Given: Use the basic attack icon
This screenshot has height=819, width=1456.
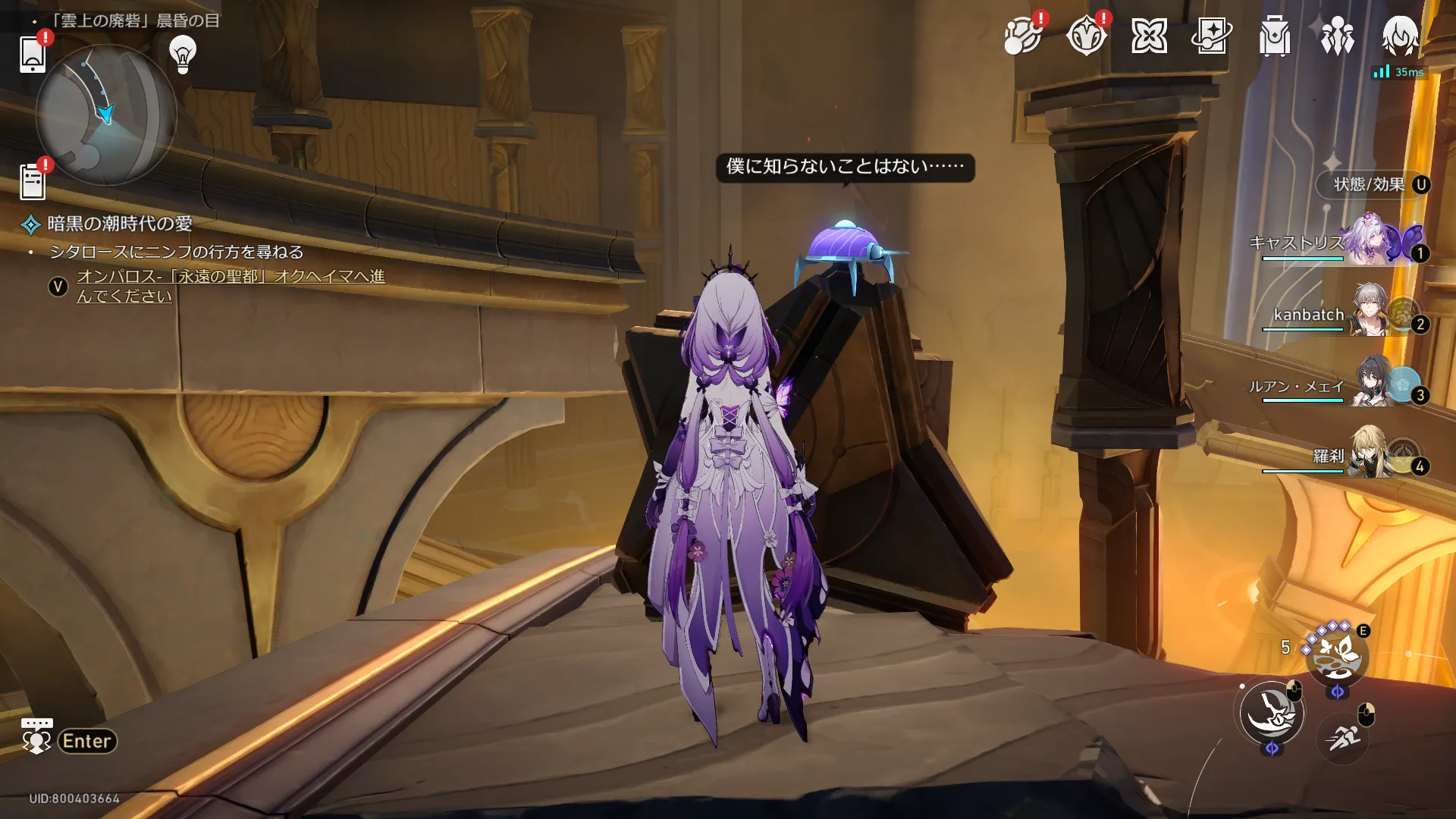Looking at the screenshot, I should click(1272, 713).
